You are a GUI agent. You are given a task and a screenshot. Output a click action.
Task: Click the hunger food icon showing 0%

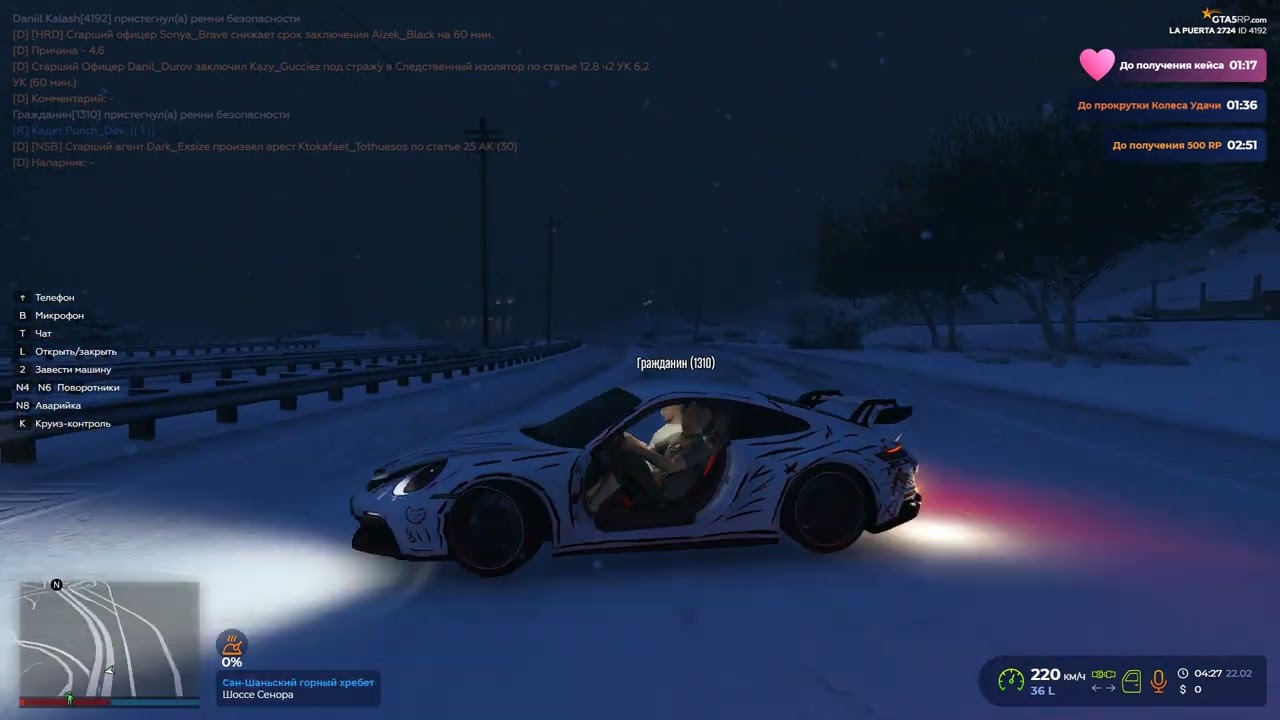[232, 645]
